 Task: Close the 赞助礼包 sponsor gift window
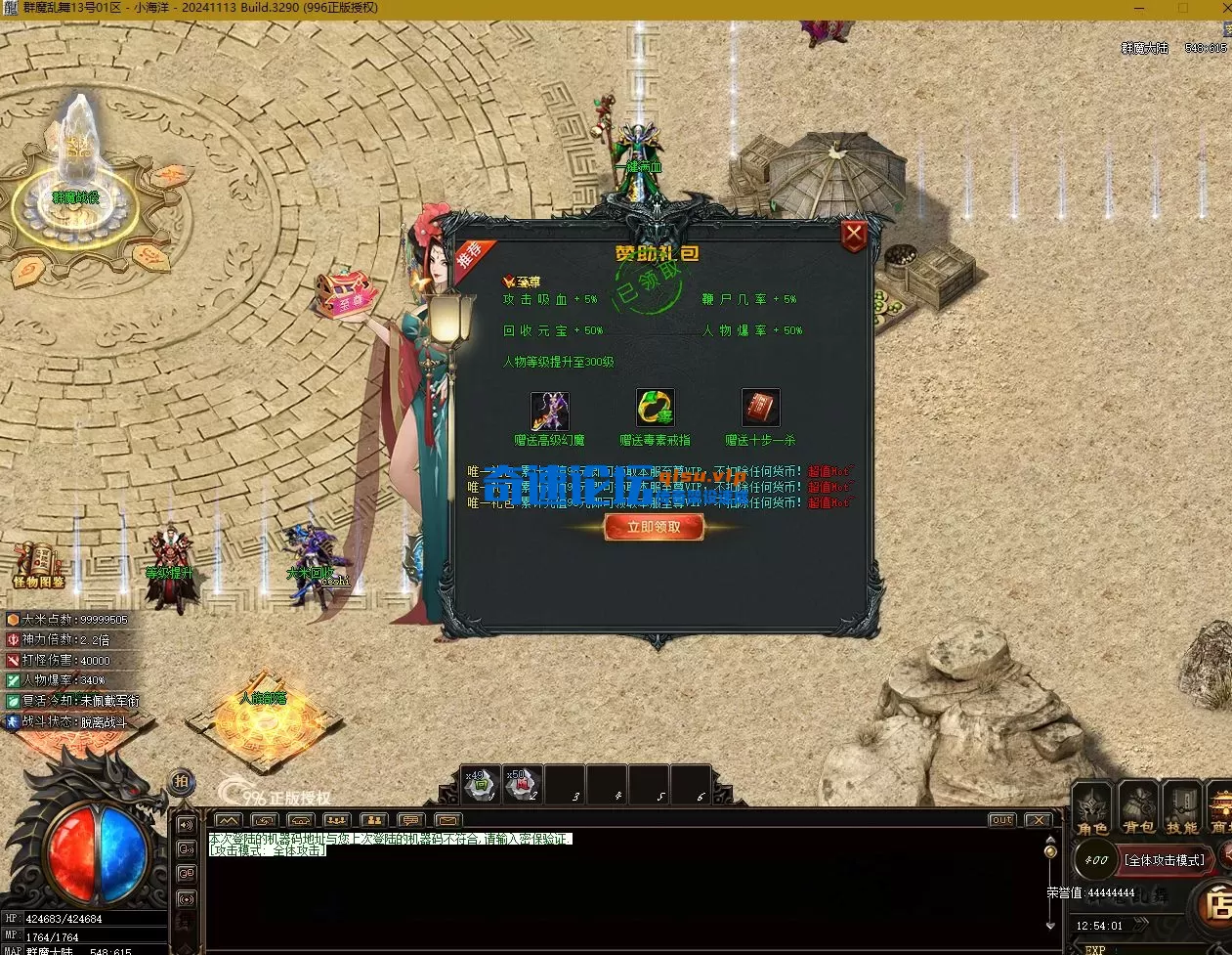(854, 235)
